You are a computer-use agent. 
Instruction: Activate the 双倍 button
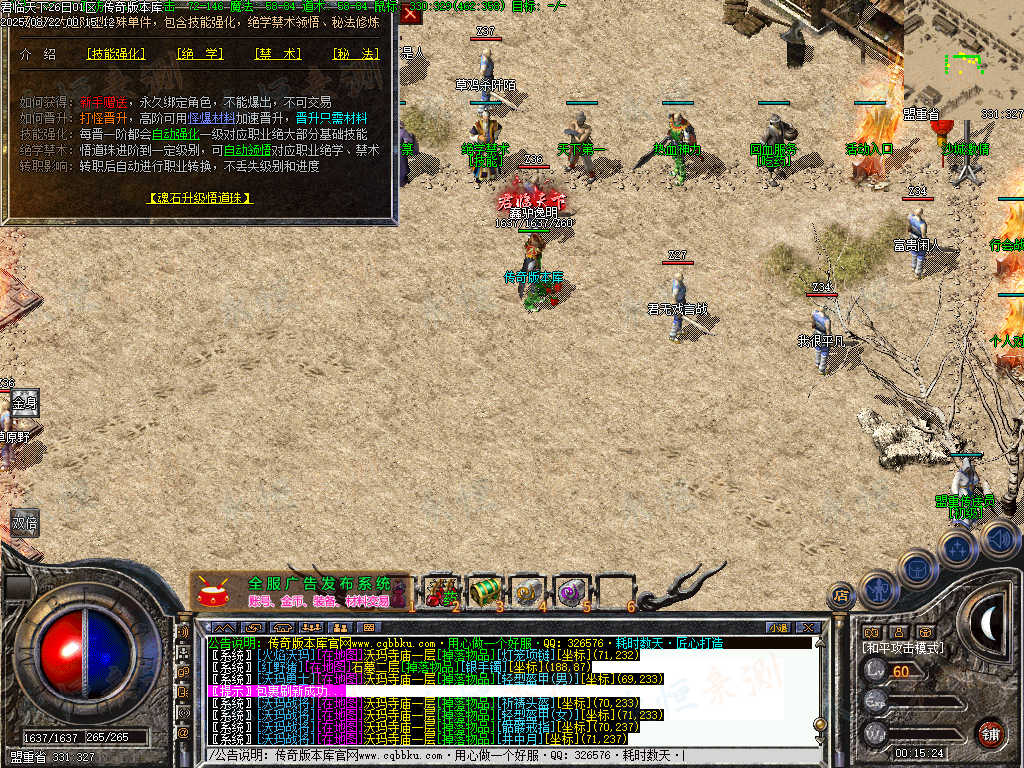(24, 522)
